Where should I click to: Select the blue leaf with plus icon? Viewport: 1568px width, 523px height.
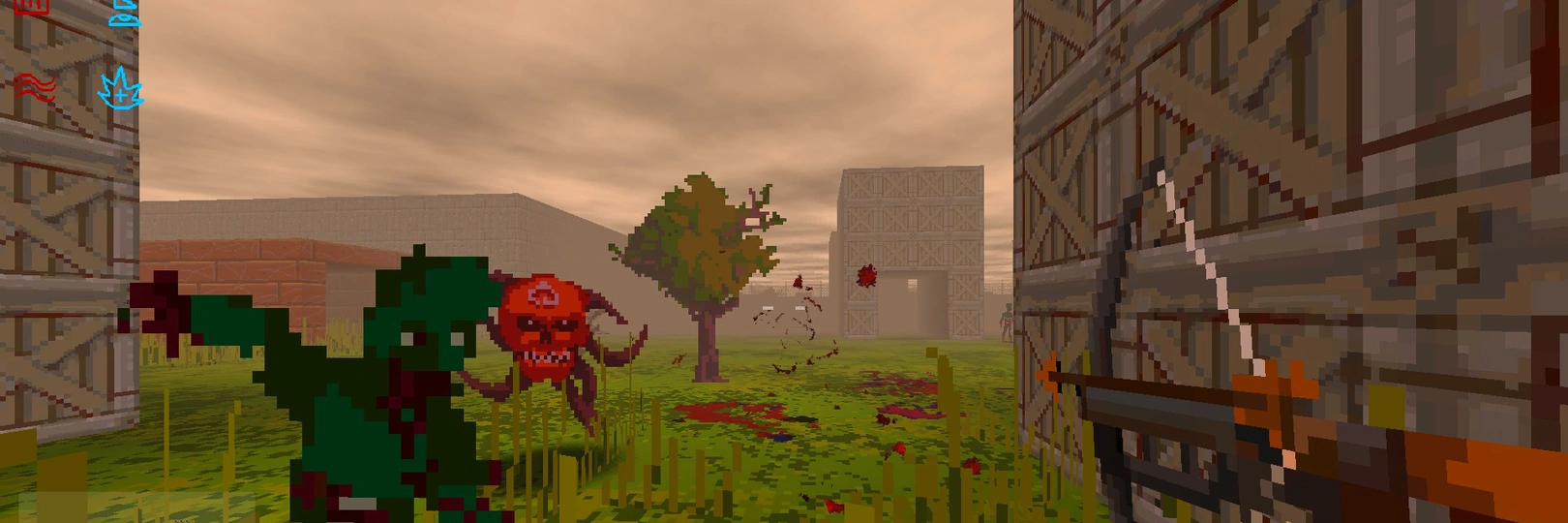tap(121, 90)
